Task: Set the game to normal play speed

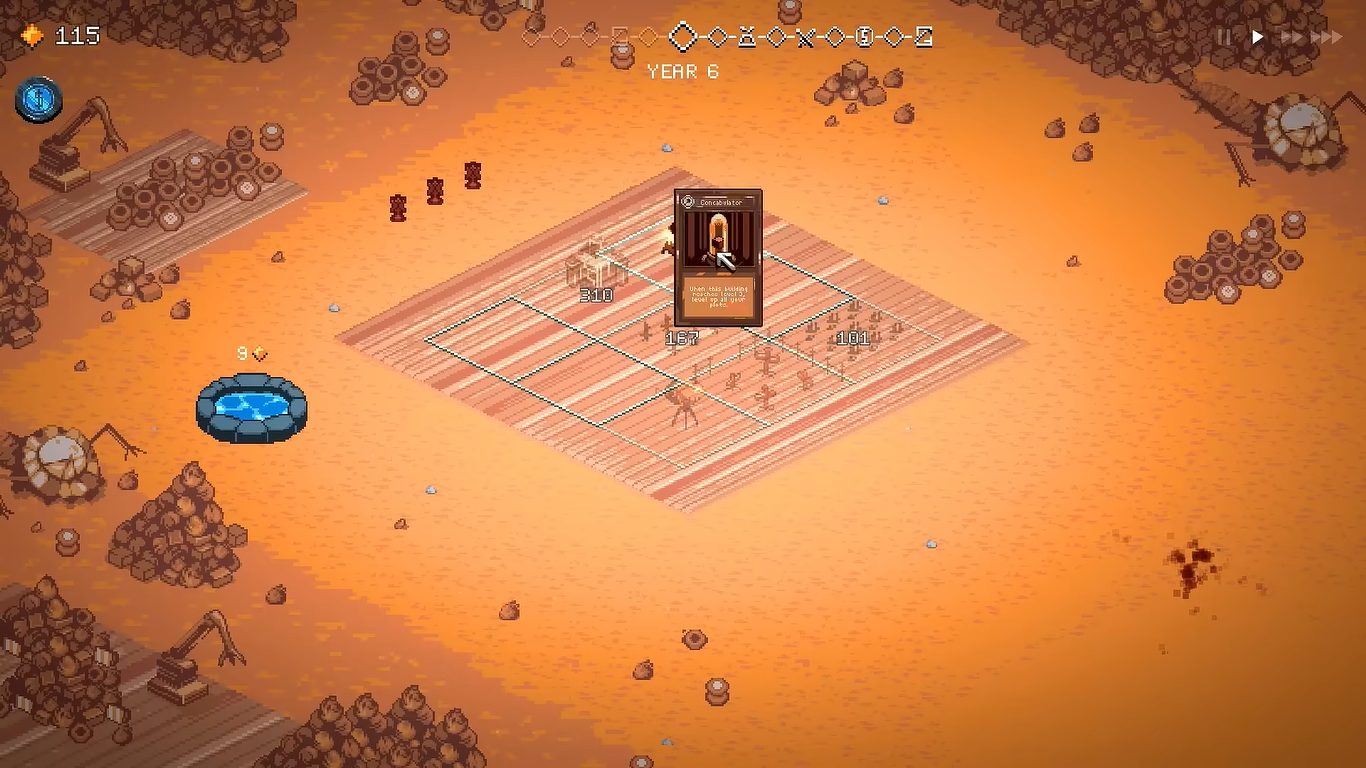Action: pos(1258,37)
